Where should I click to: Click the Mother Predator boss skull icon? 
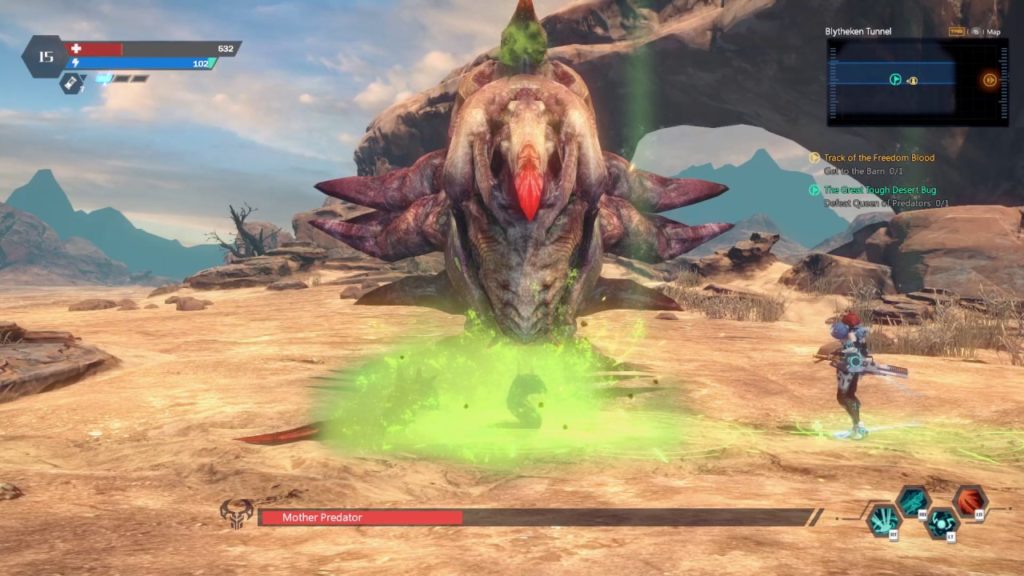tap(237, 515)
